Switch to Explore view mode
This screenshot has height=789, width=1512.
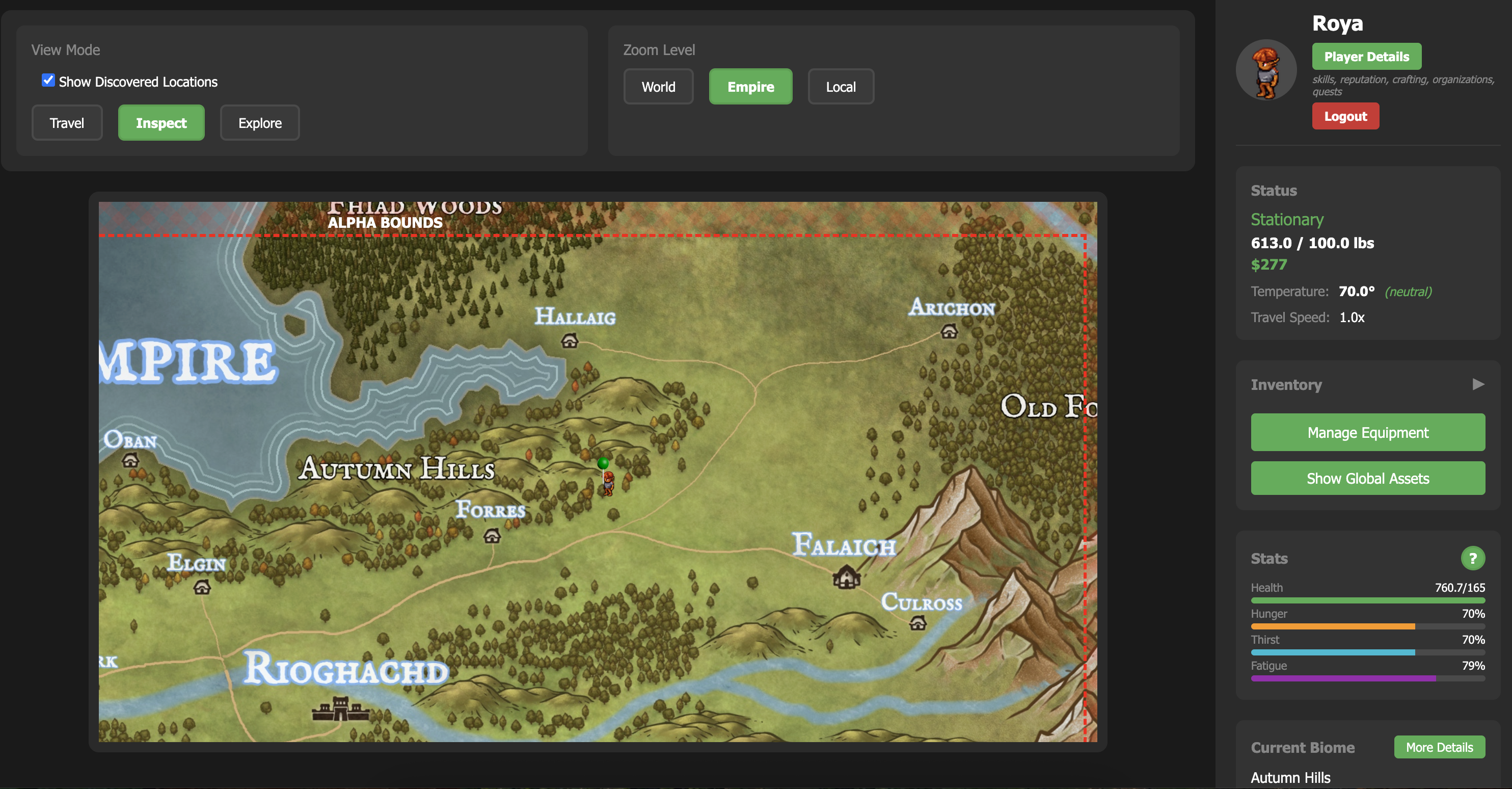click(259, 123)
